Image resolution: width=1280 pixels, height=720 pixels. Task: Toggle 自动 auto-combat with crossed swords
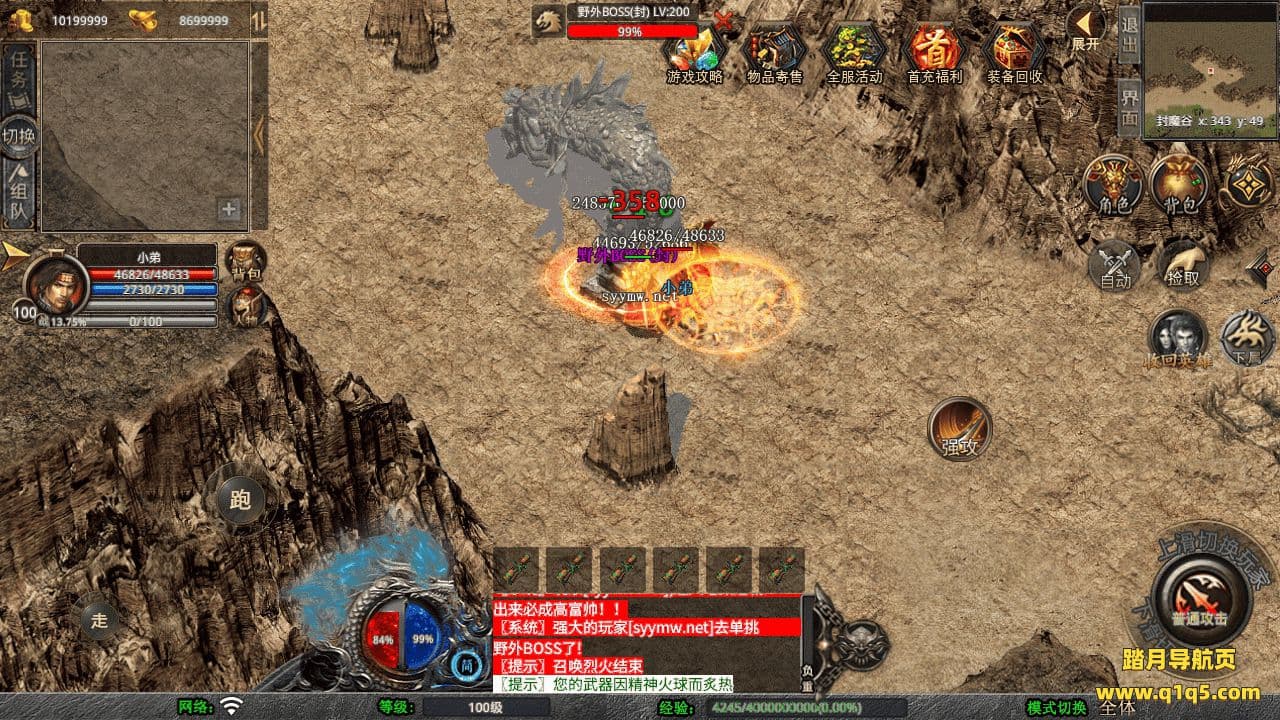pos(1114,266)
